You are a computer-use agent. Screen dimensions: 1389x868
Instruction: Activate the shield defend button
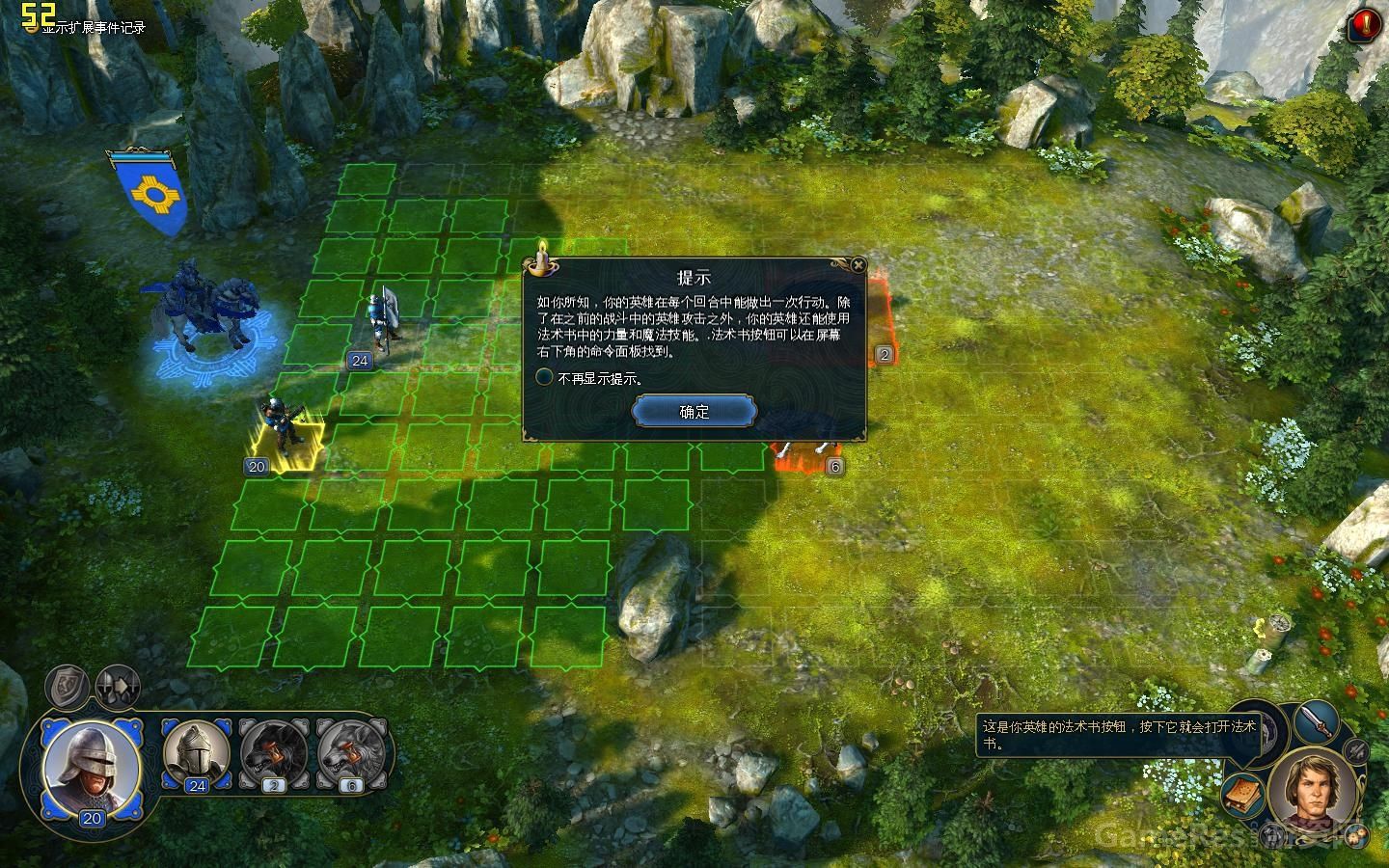pyautogui.click(x=68, y=685)
